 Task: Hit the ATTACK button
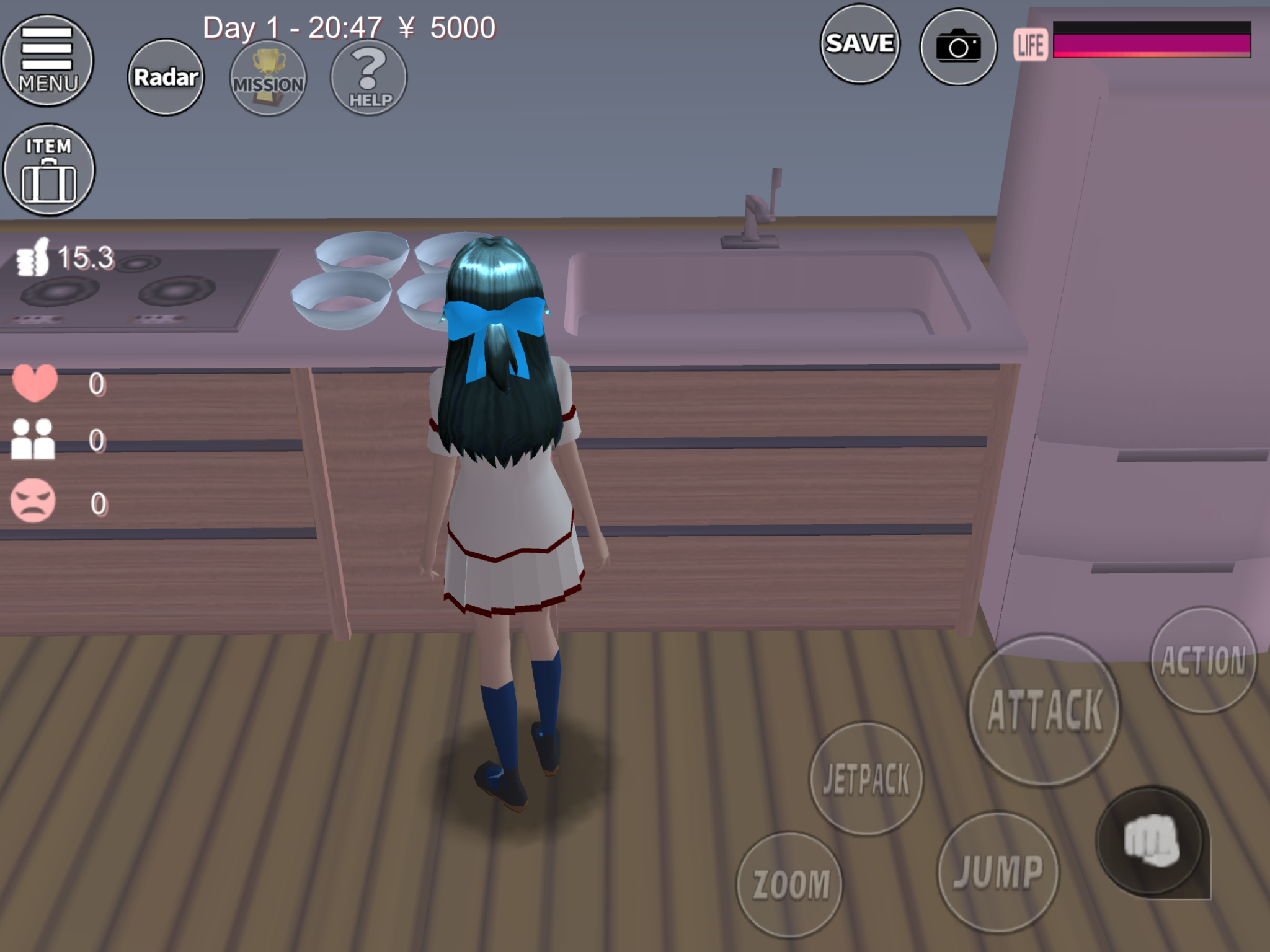coord(1045,710)
